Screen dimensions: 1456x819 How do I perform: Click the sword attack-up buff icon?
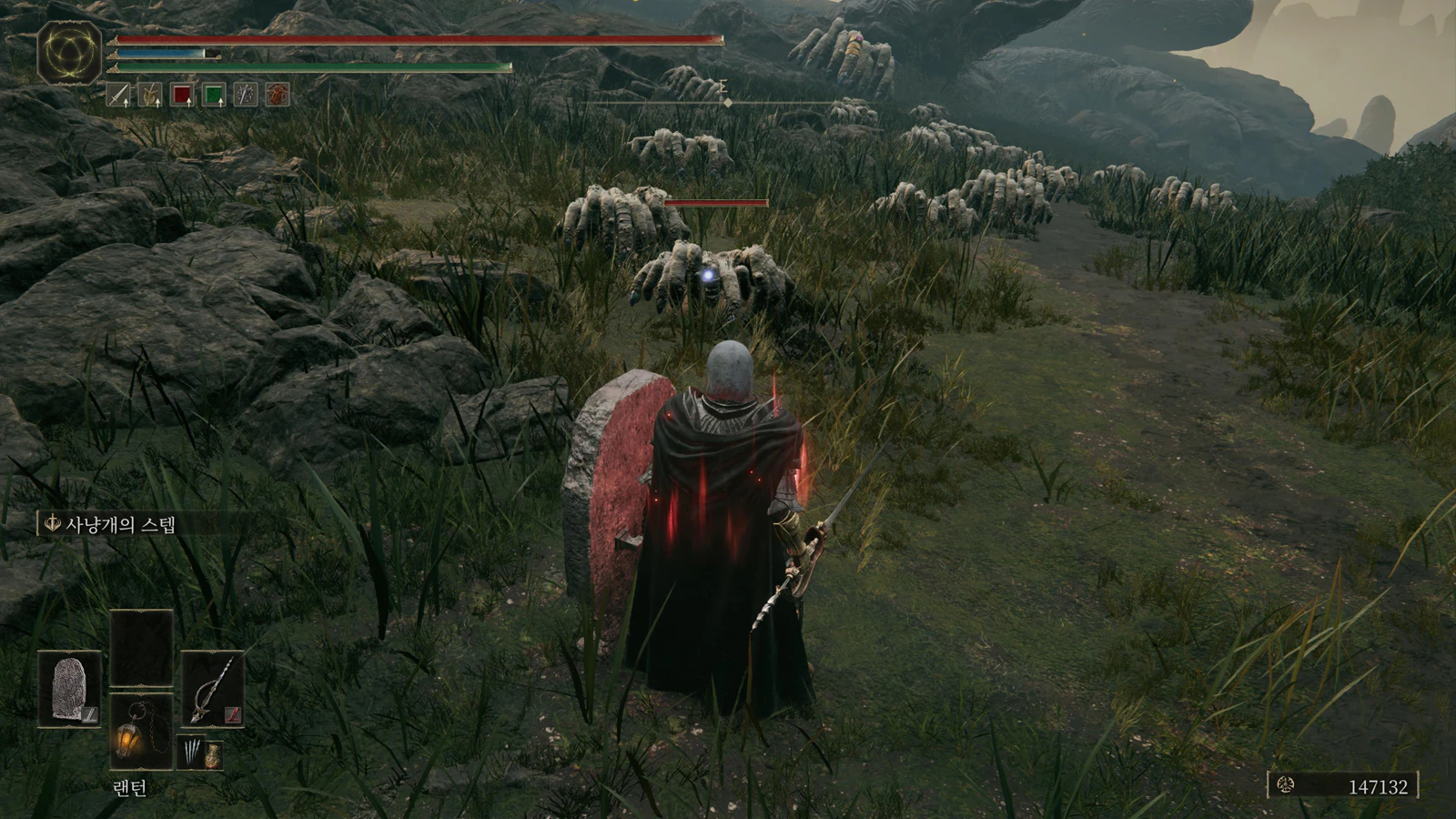coord(118,95)
